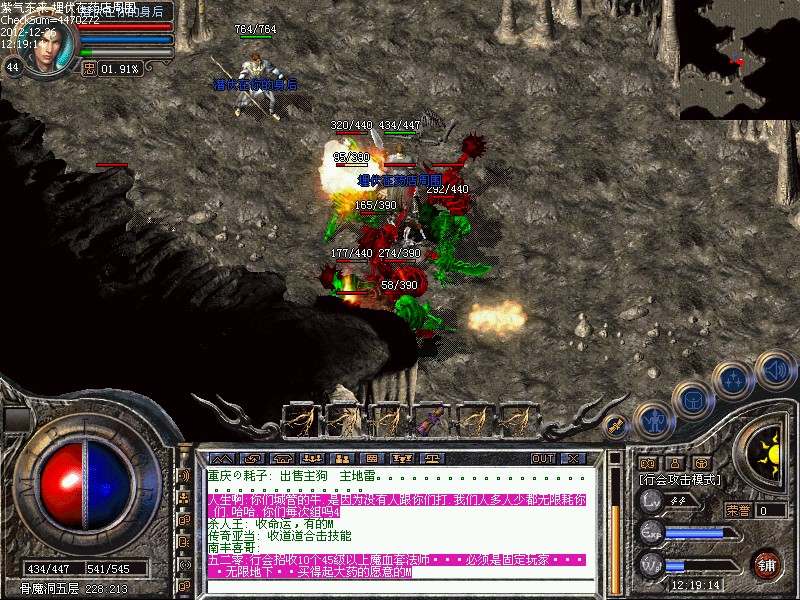
Task: Open the bag inventory round button
Action: point(691,400)
